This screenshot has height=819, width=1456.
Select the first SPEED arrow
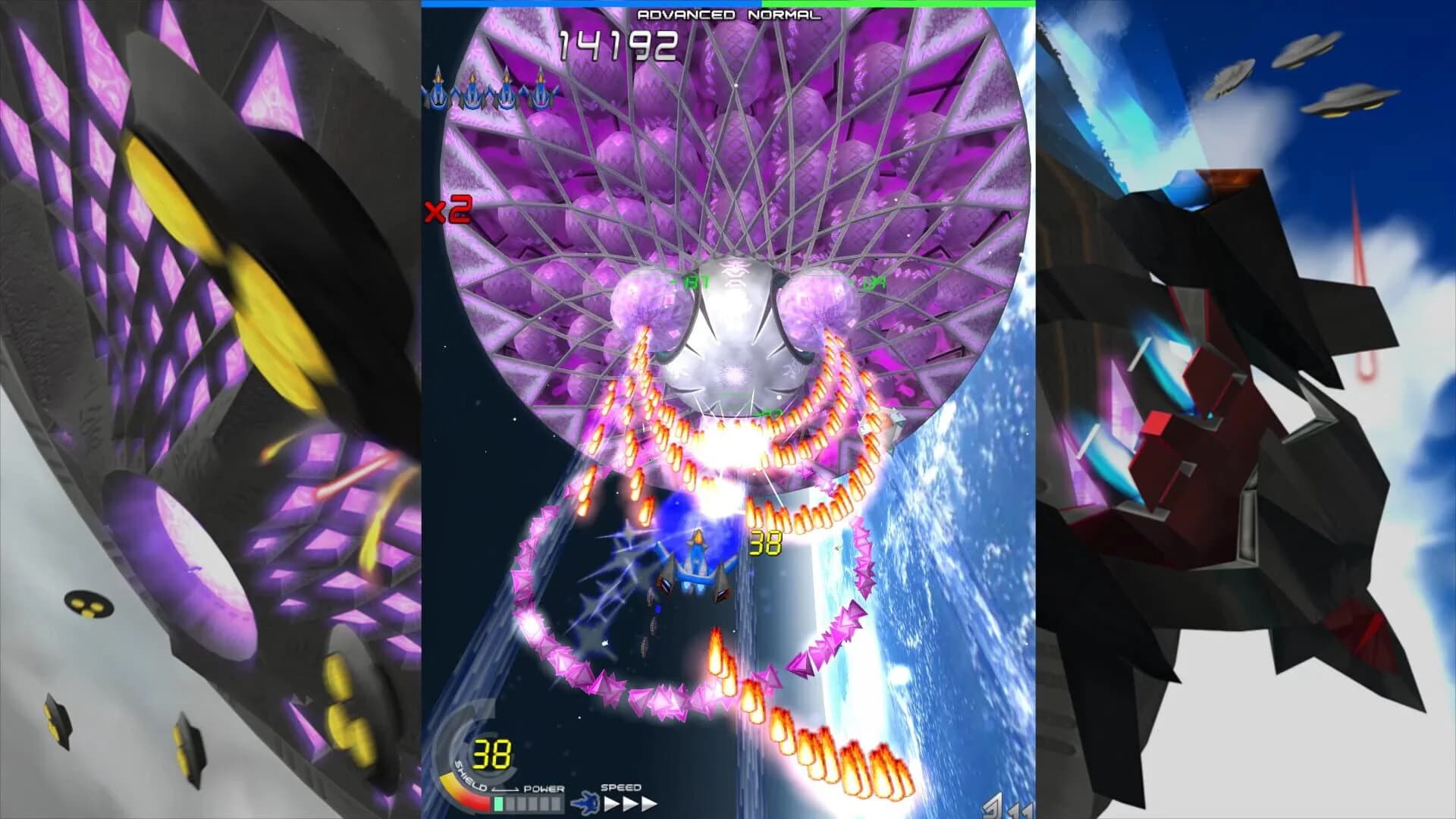[611, 803]
